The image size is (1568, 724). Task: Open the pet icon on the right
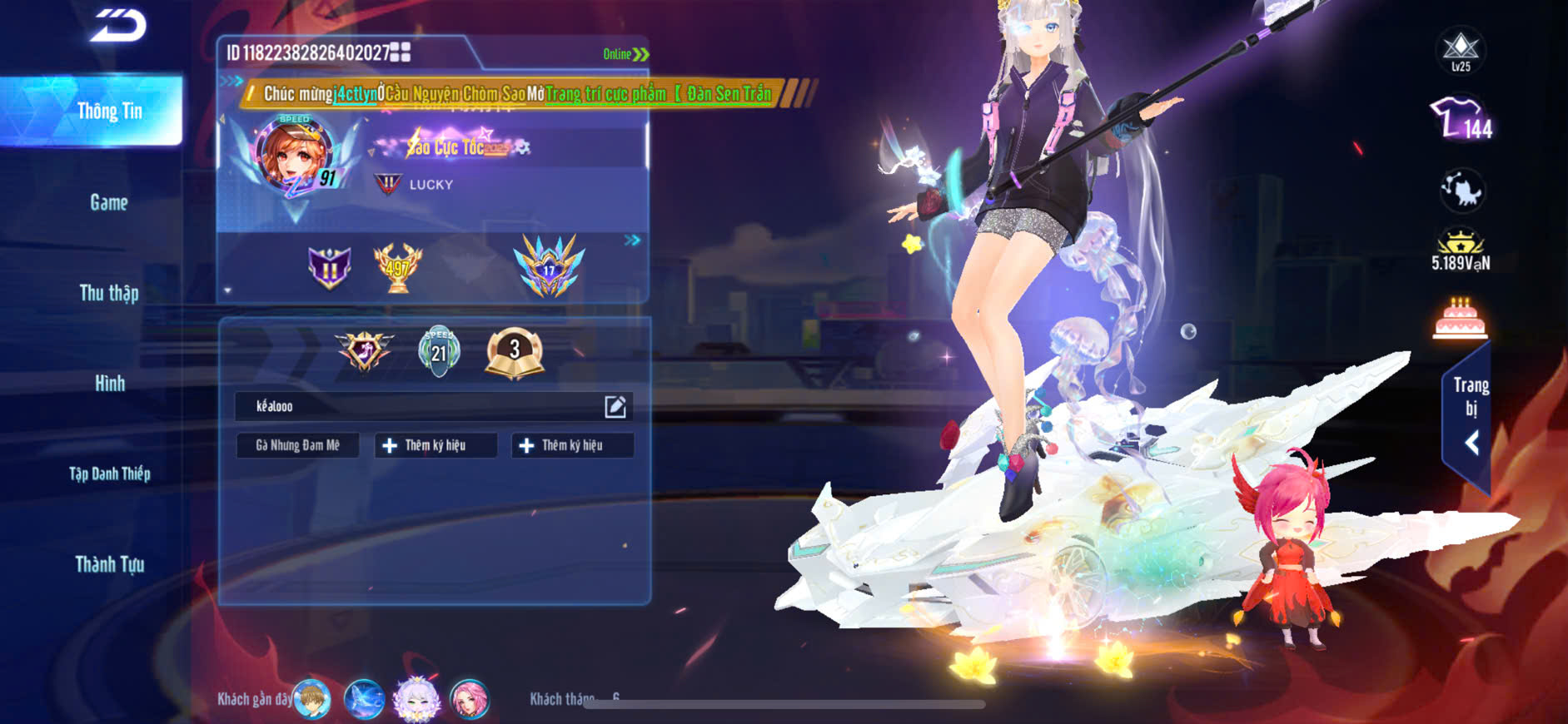point(1461,191)
